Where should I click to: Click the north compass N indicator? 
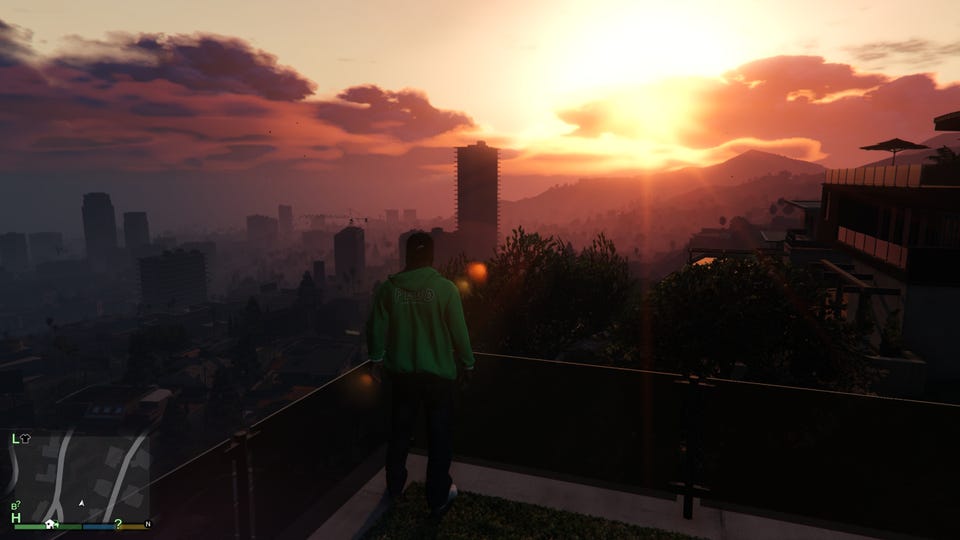148,523
